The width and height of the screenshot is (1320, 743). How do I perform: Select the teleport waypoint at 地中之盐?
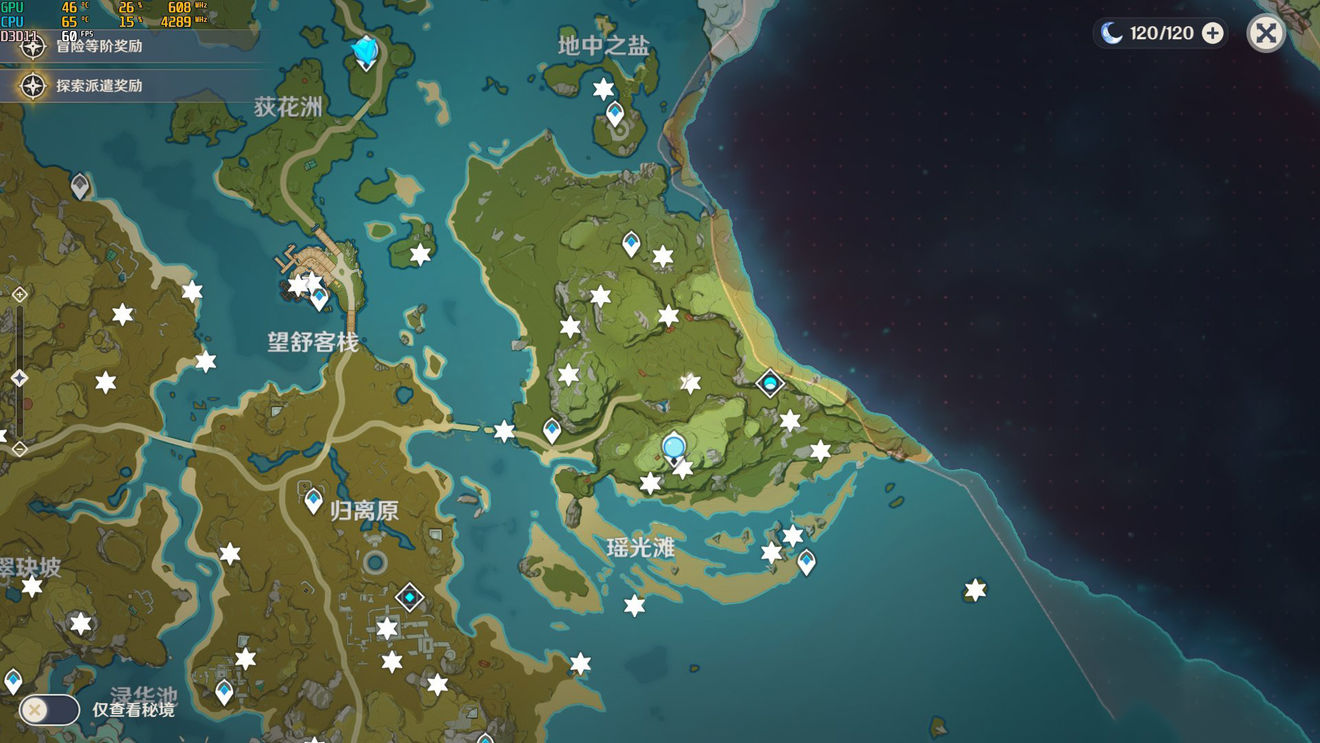[615, 113]
